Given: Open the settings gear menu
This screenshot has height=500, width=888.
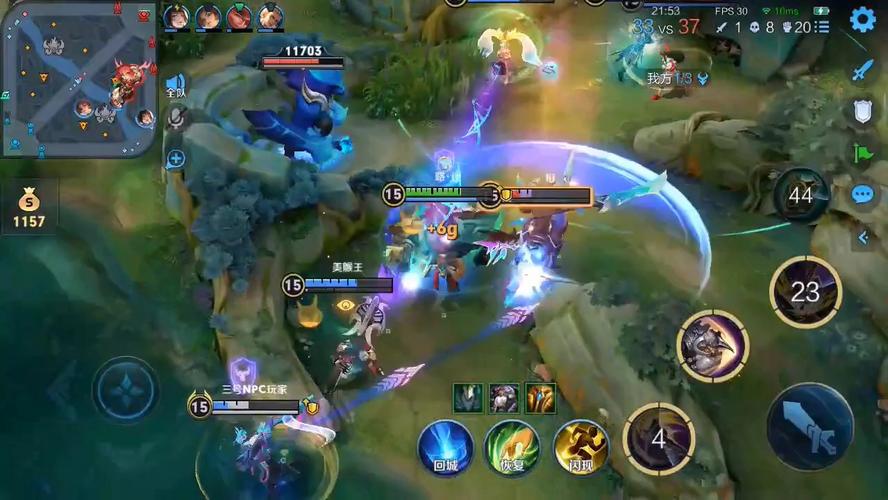Looking at the screenshot, I should pyautogui.click(x=862, y=19).
